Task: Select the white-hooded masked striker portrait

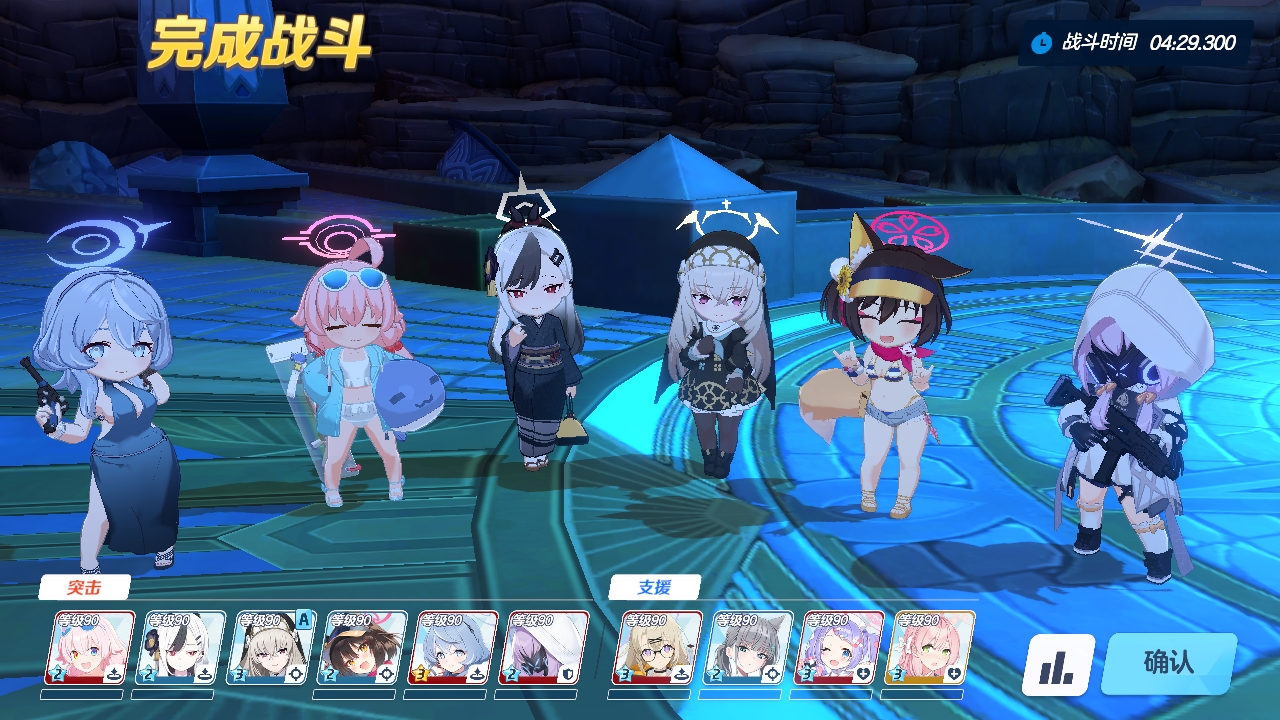Action: 545,648
